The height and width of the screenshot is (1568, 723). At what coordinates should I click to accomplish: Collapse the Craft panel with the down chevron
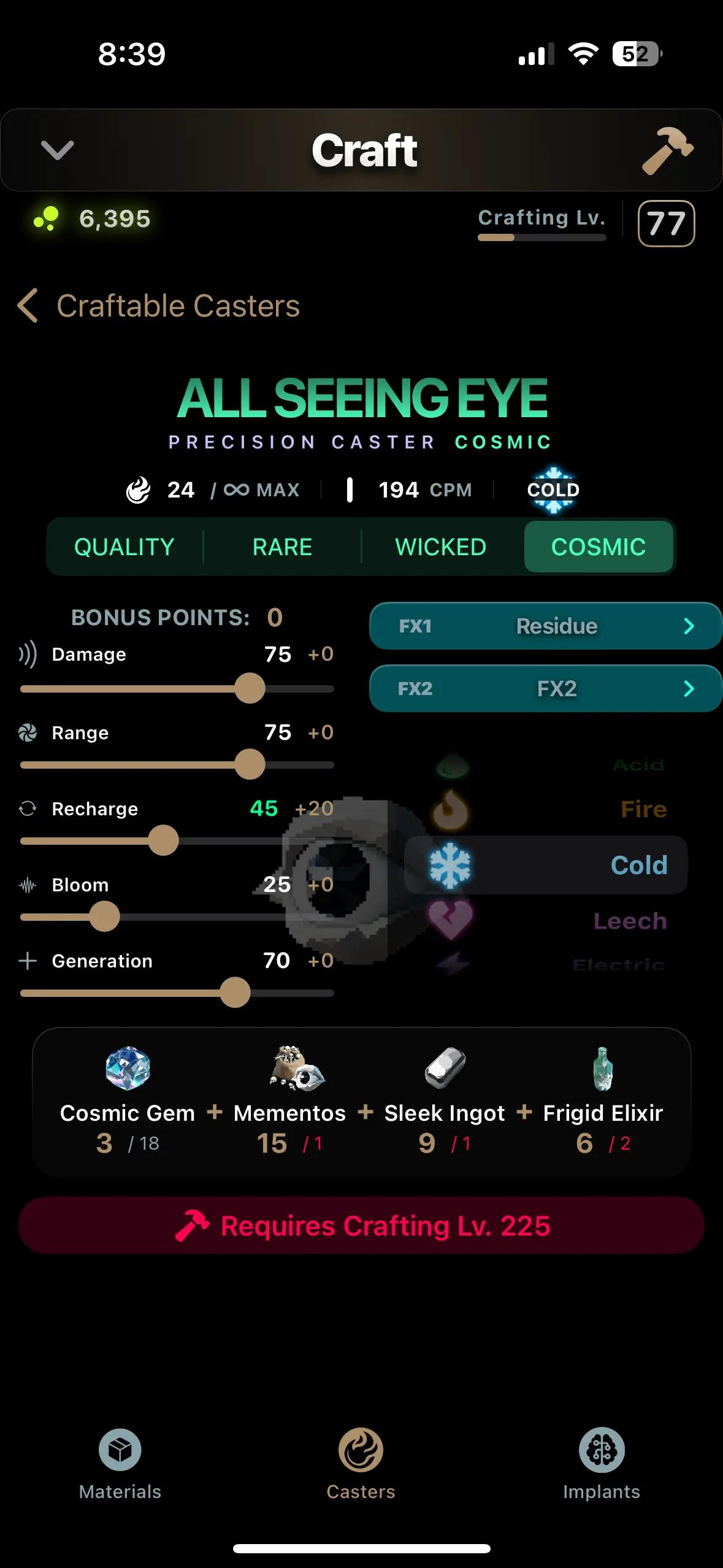(x=57, y=150)
